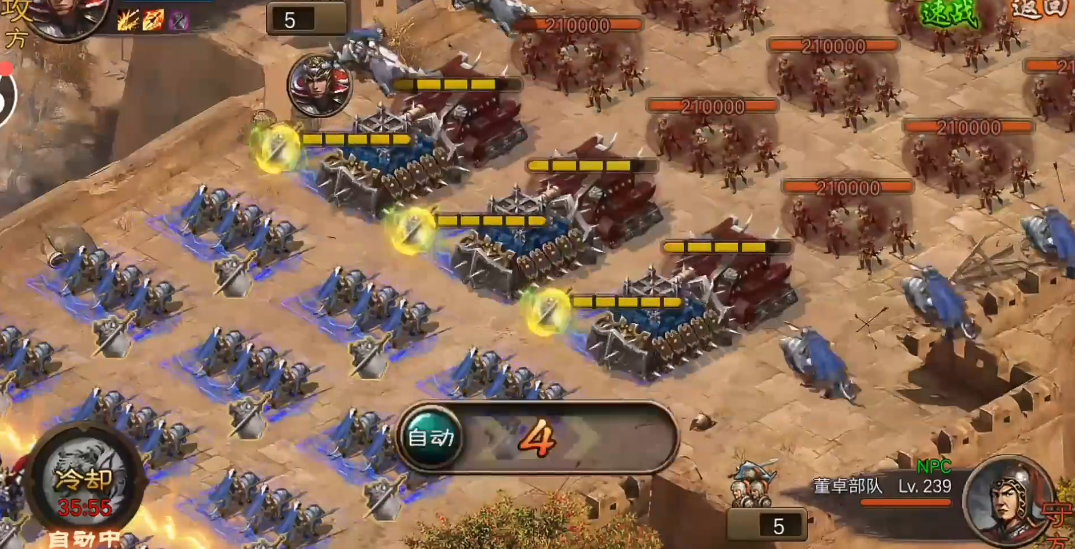Viewport: 1075px width, 549px height.
Task: Click the yellow burst skill icon
Action: click(x=128, y=19)
